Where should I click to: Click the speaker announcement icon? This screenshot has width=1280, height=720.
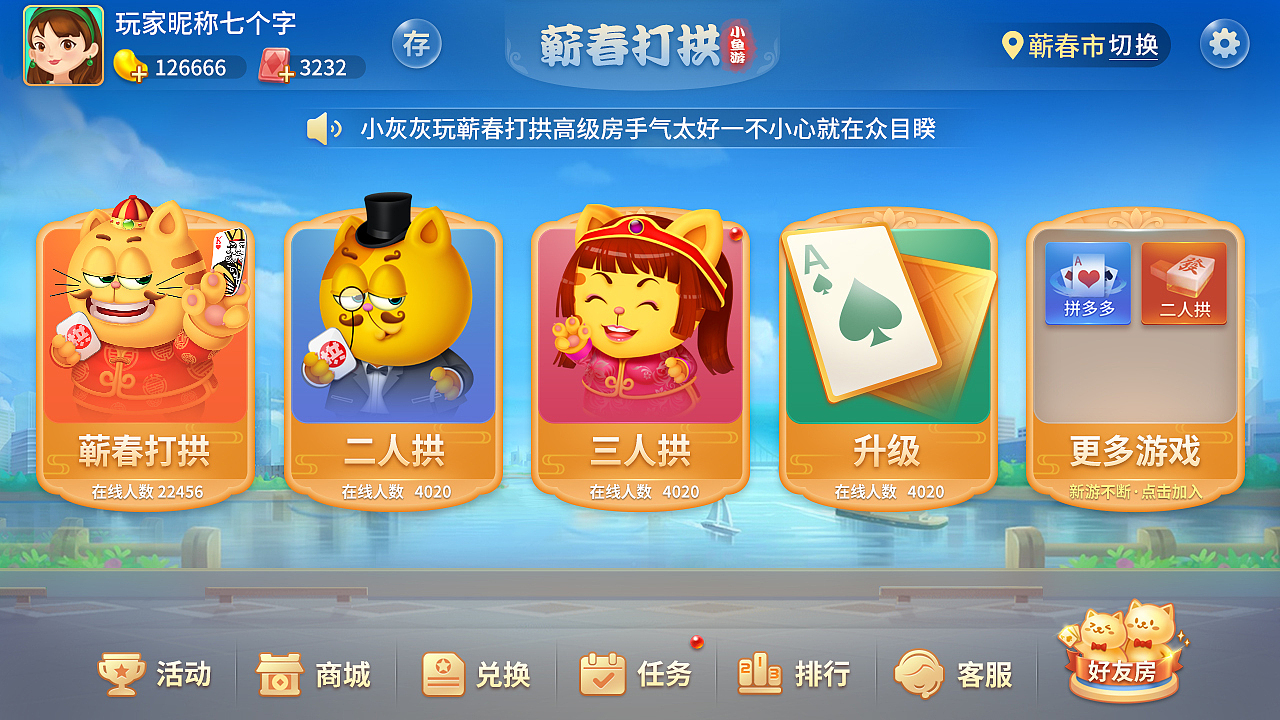322,128
